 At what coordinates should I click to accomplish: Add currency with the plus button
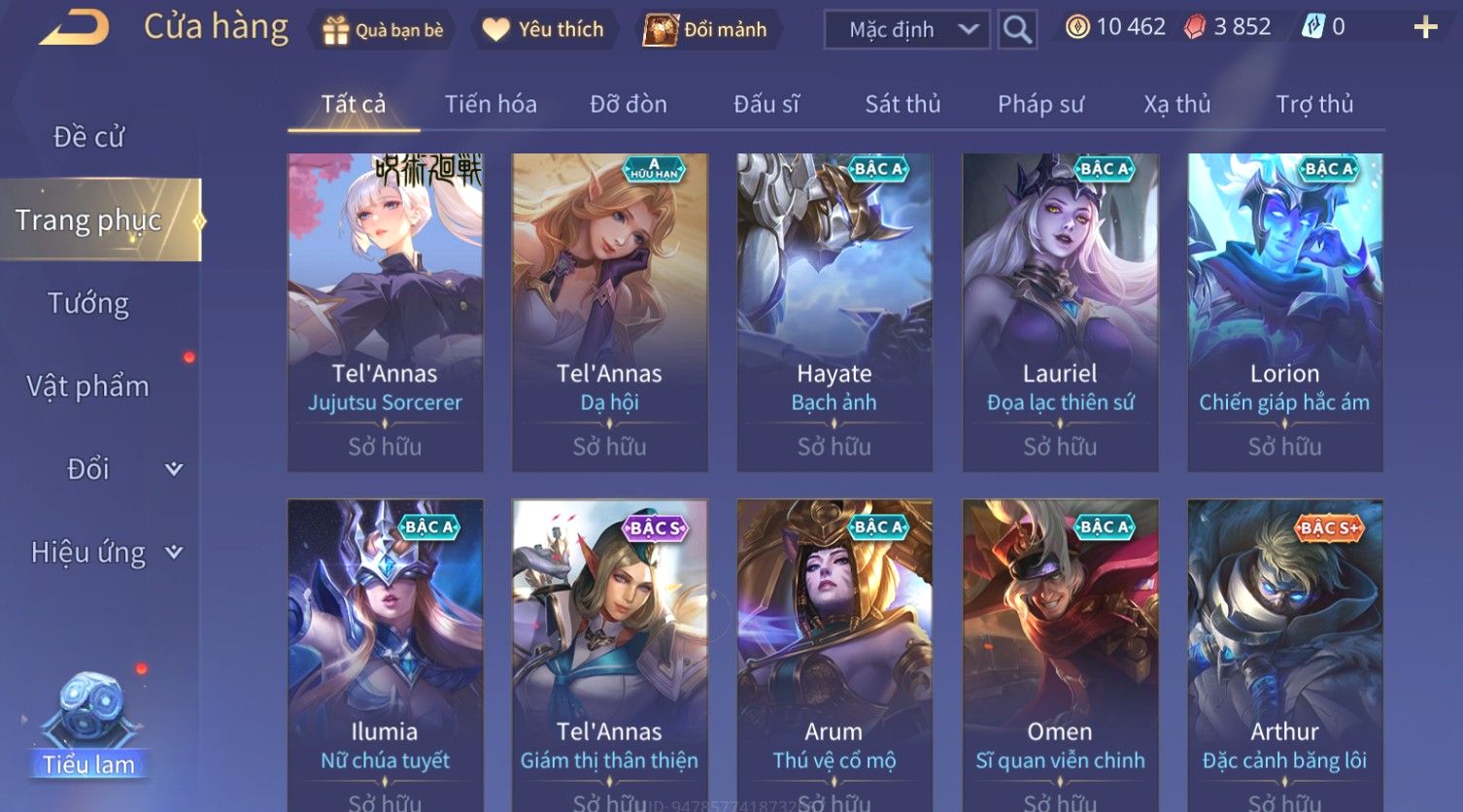click(1424, 27)
